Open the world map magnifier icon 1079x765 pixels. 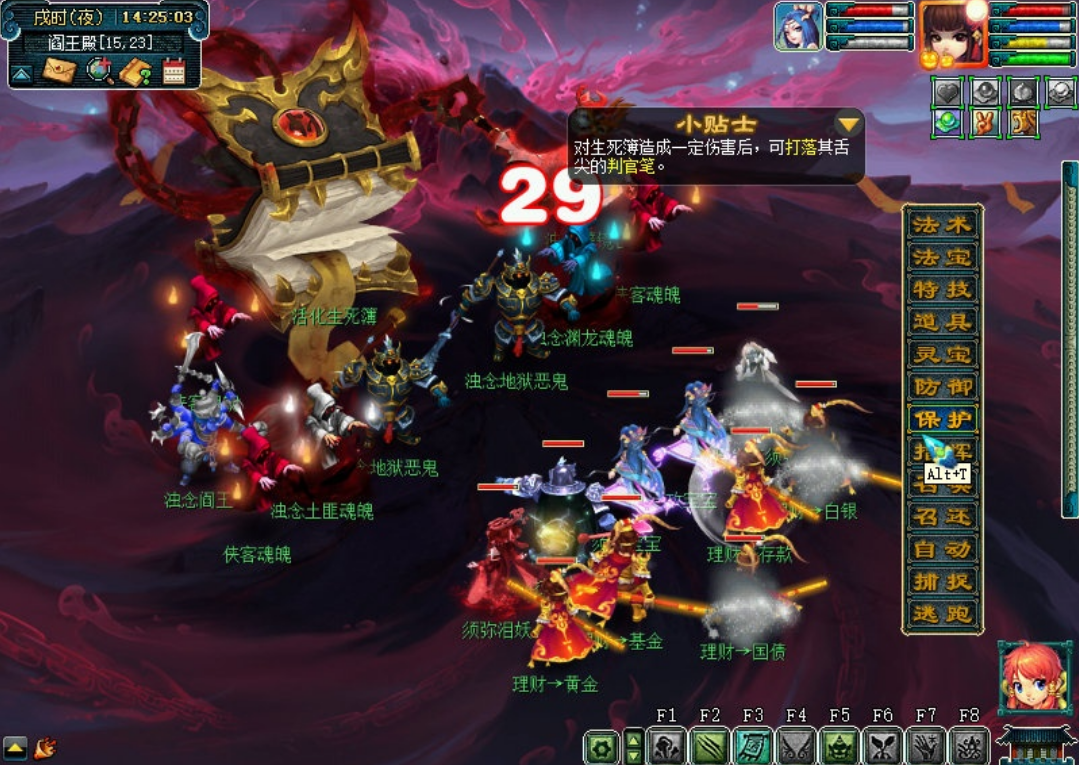tap(99, 71)
